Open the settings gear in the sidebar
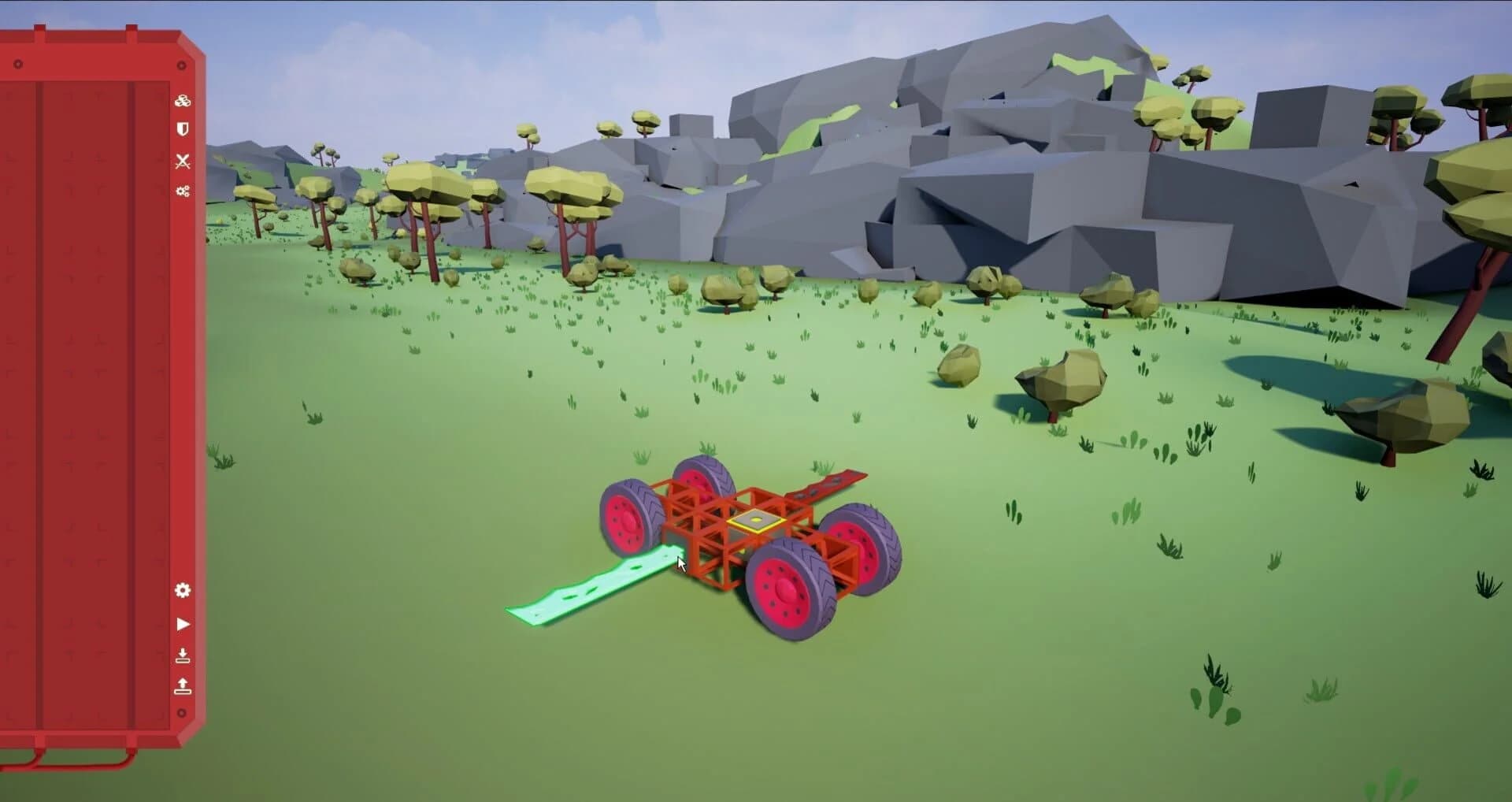Viewport: 1512px width, 802px height. (183, 589)
